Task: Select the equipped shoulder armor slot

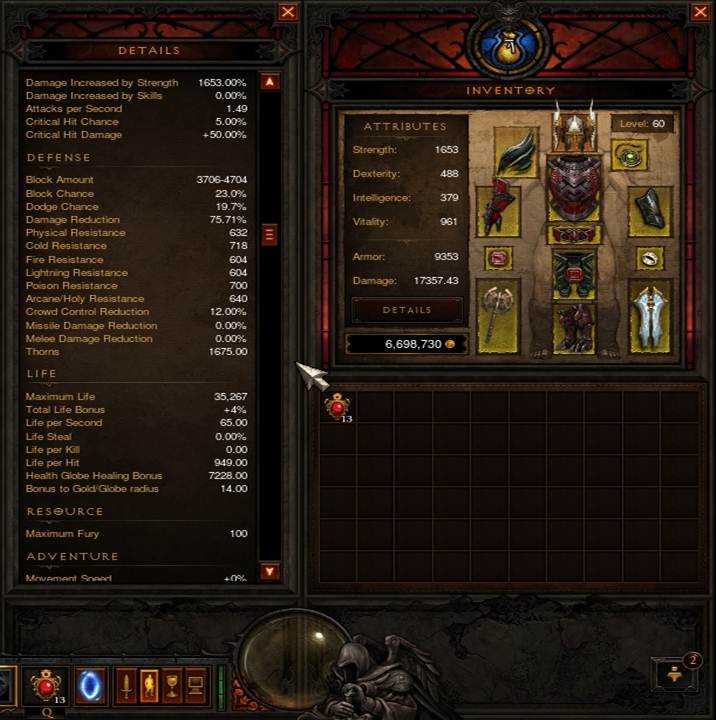Action: click(x=516, y=157)
